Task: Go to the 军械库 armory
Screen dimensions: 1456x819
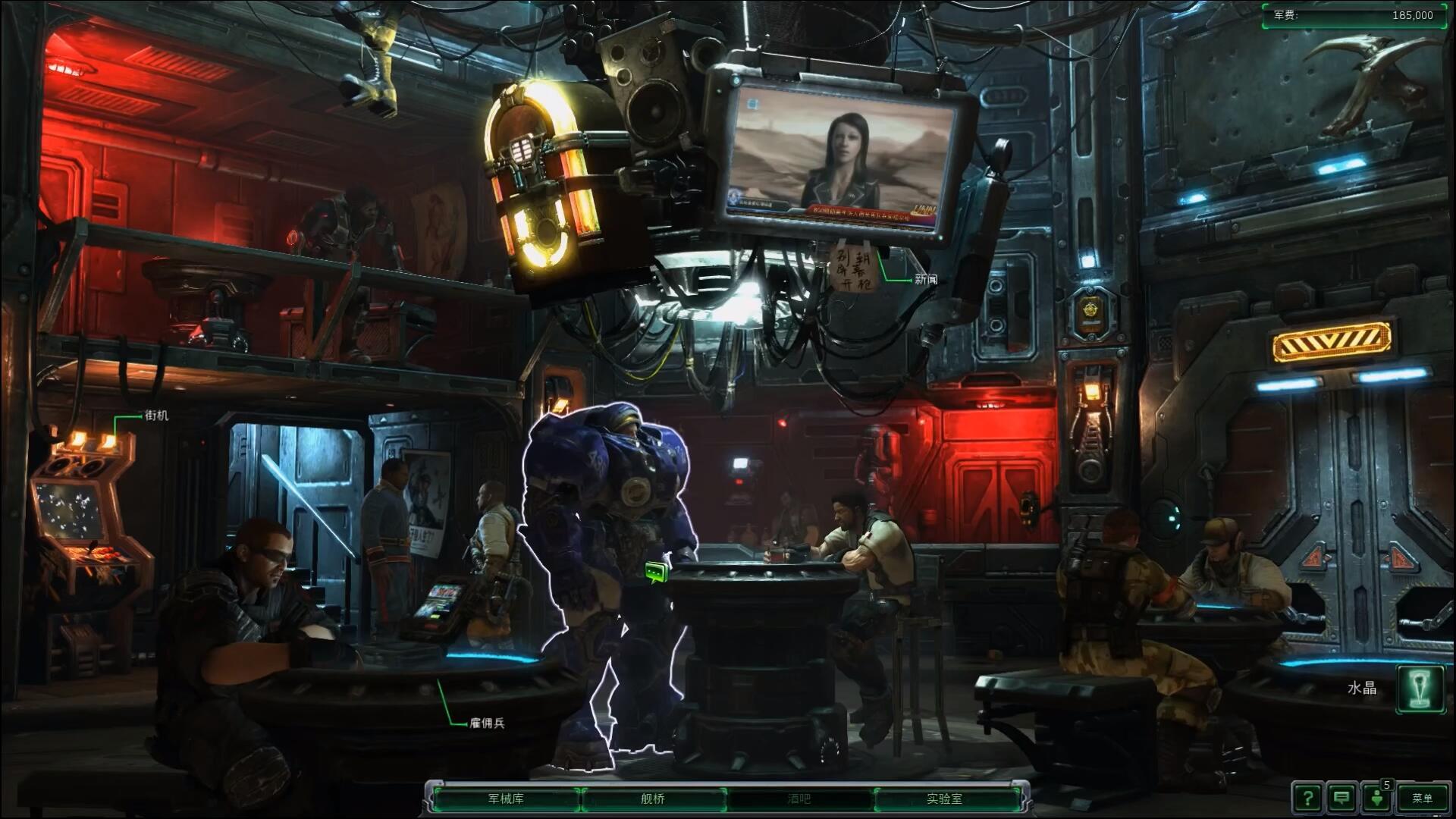Action: click(505, 799)
